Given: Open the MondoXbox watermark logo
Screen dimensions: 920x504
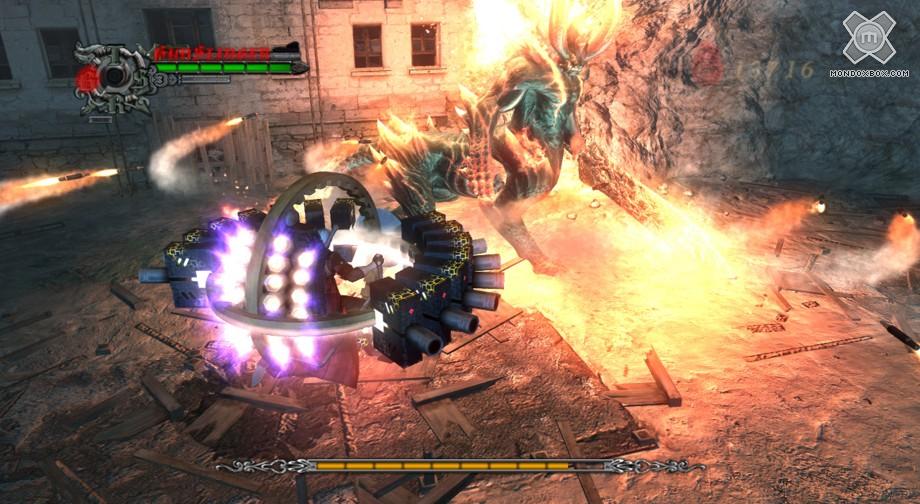Looking at the screenshot, I should coord(867,39).
